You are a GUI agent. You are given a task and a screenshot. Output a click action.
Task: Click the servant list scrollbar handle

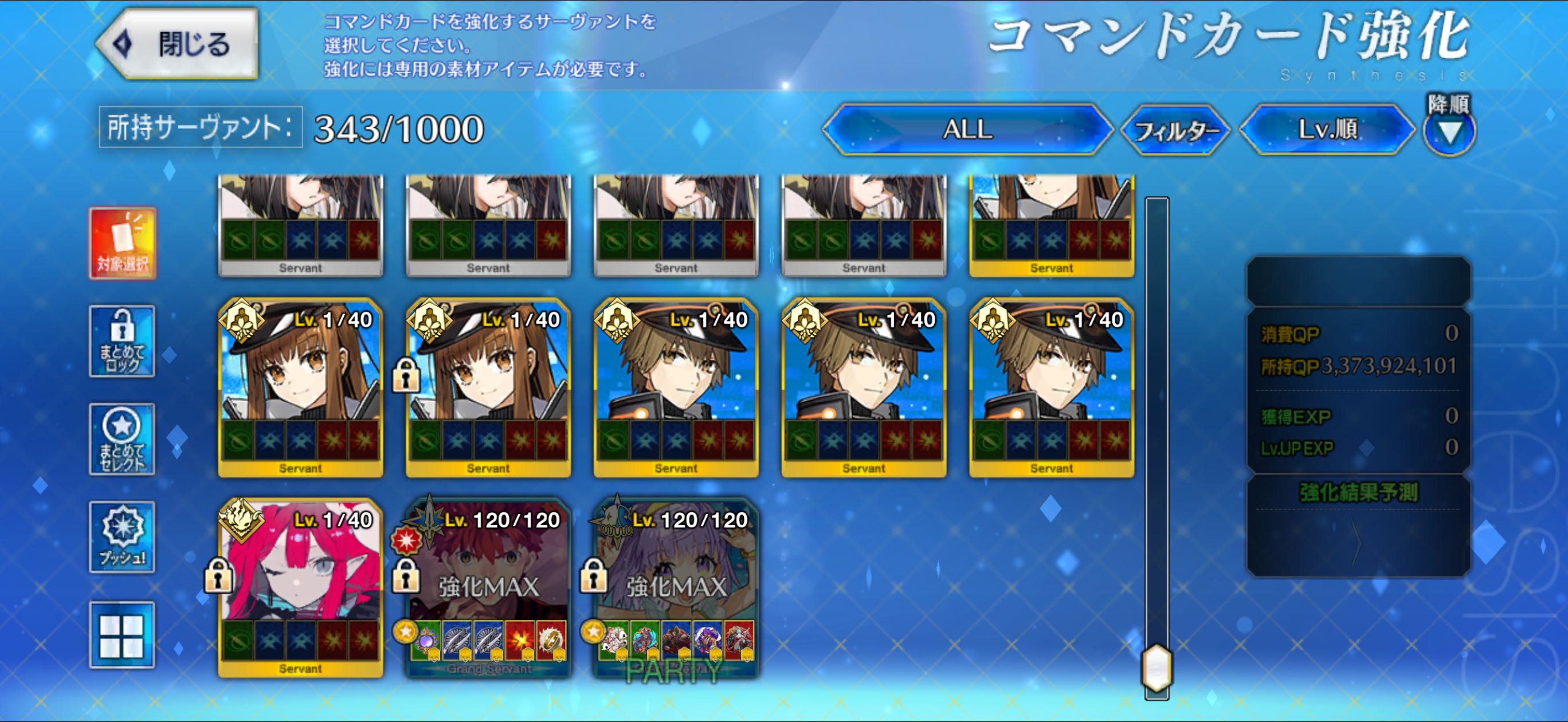click(1157, 668)
